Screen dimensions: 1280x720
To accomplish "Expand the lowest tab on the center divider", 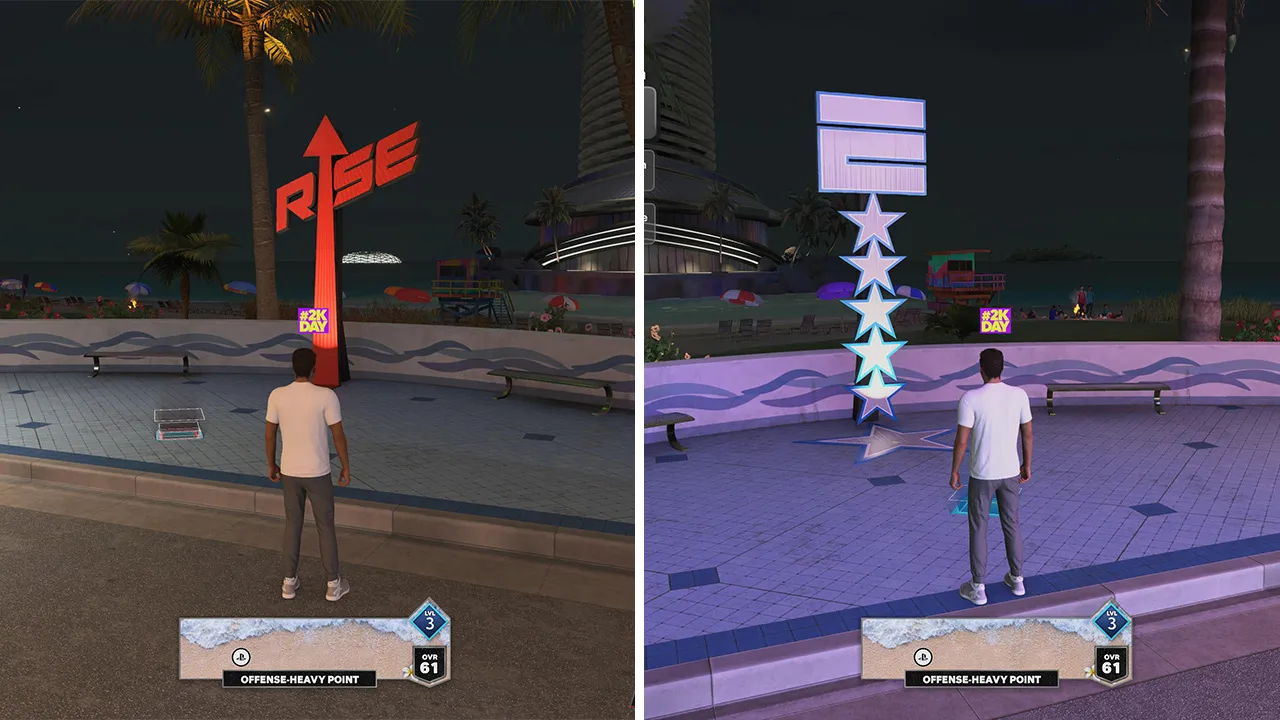I will point(651,221).
